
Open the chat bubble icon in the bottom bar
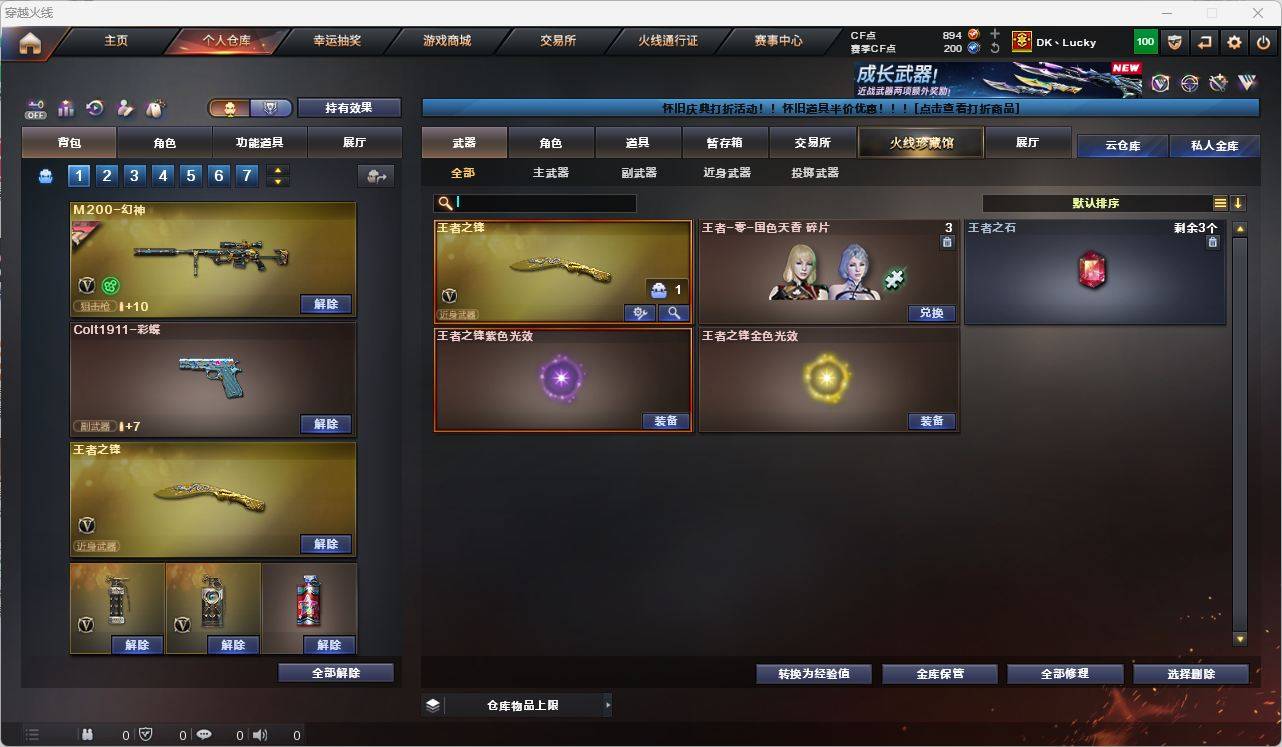point(203,735)
